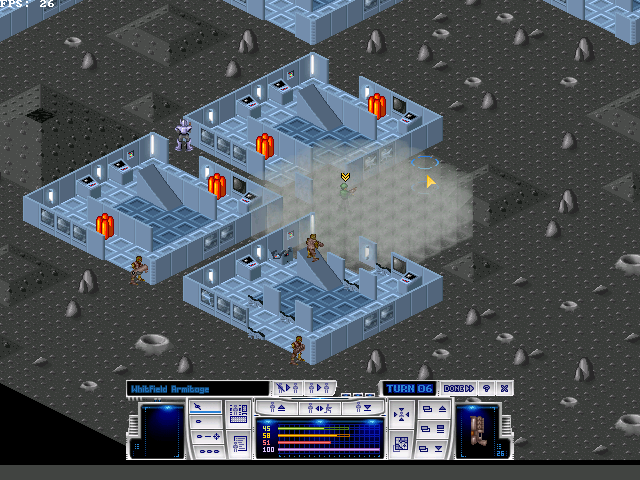
Task: Reserve time units for a snap shot
Action: 207,421
